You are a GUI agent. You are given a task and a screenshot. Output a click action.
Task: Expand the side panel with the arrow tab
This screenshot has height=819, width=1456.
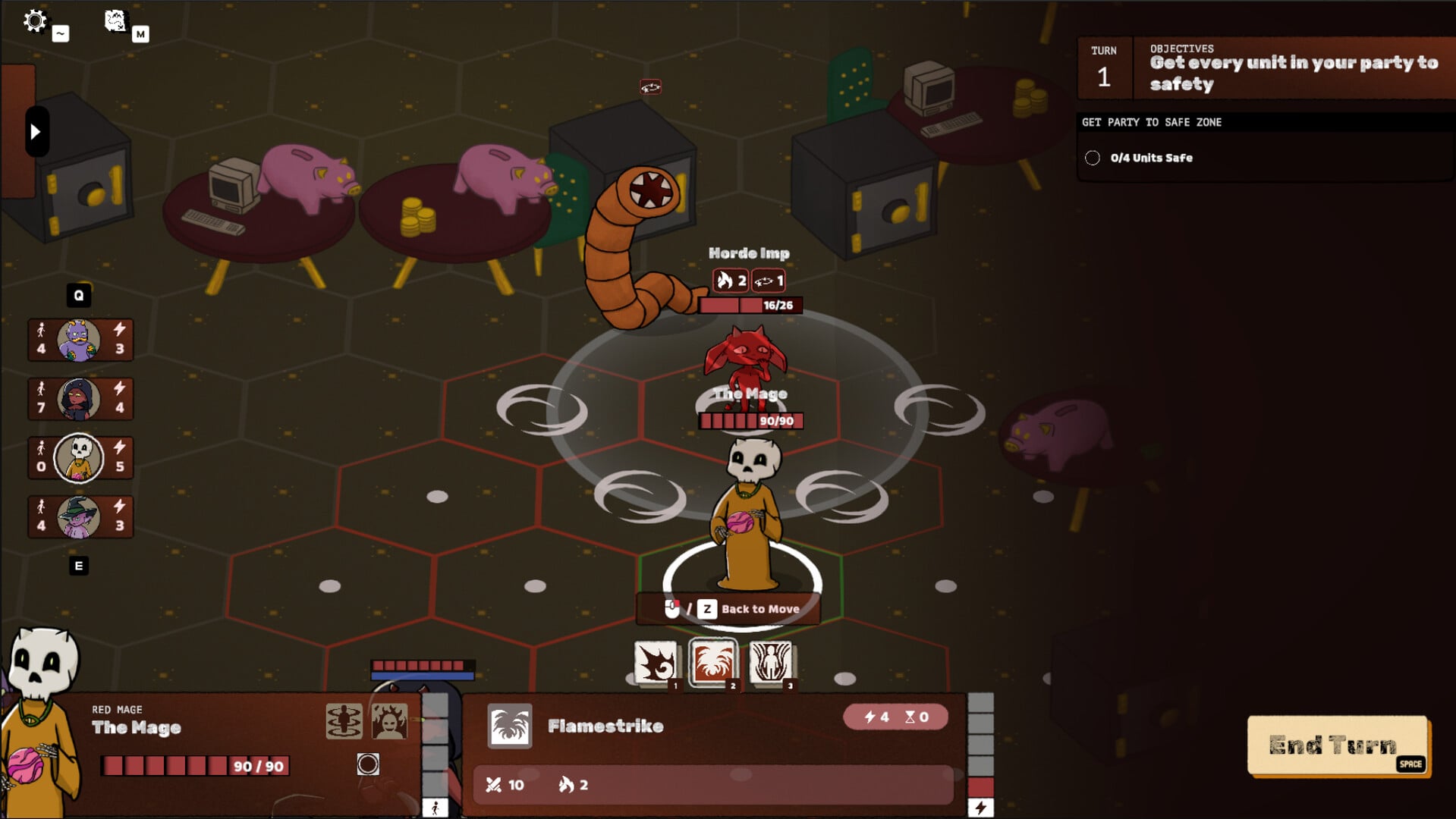tap(36, 132)
